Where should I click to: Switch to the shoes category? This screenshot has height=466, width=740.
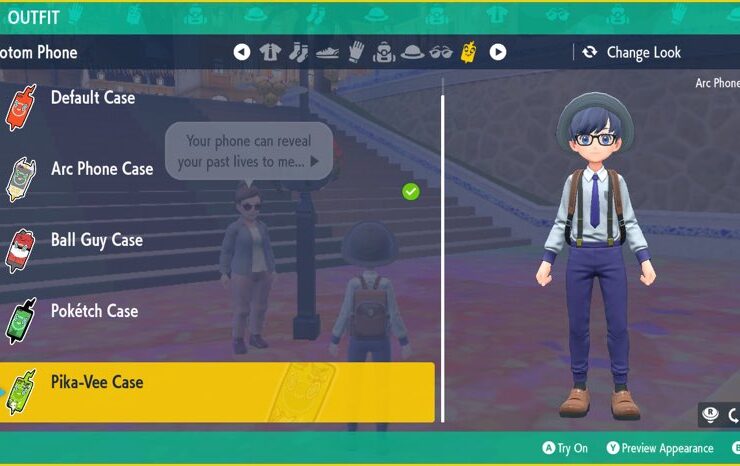pos(327,52)
